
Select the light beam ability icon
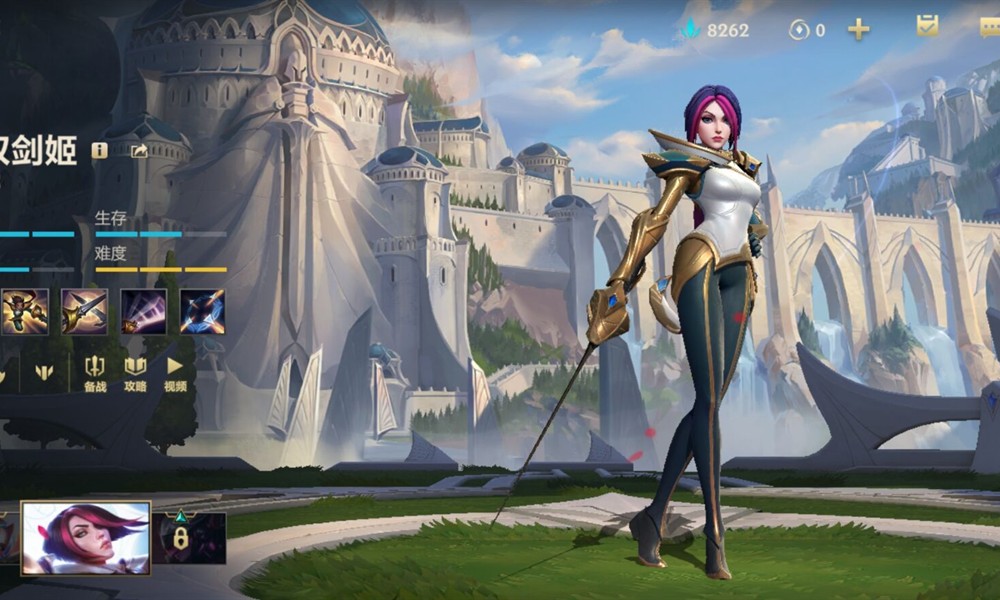point(143,311)
